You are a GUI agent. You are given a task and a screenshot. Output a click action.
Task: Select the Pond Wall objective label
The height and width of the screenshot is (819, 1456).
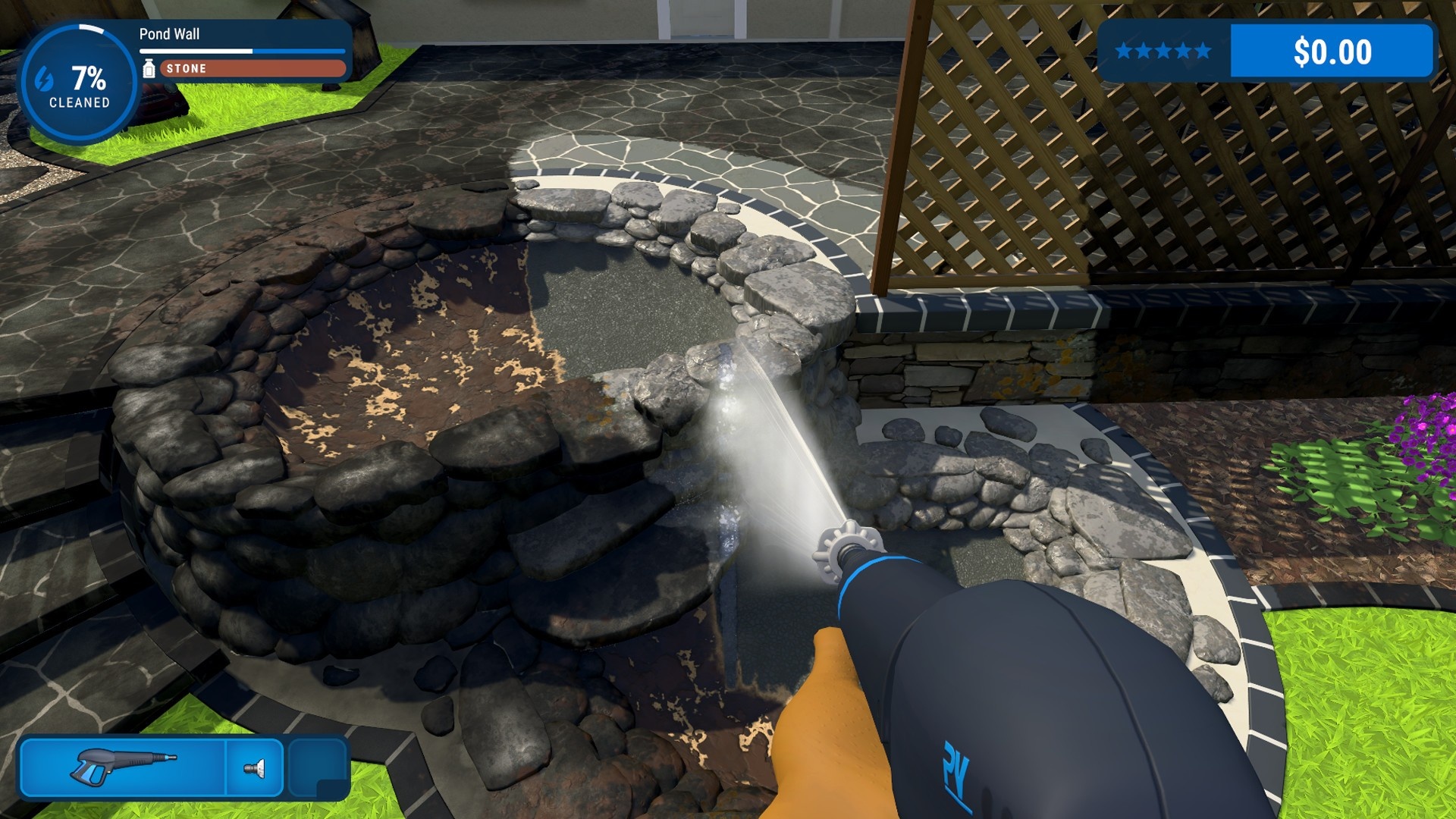coord(168,35)
